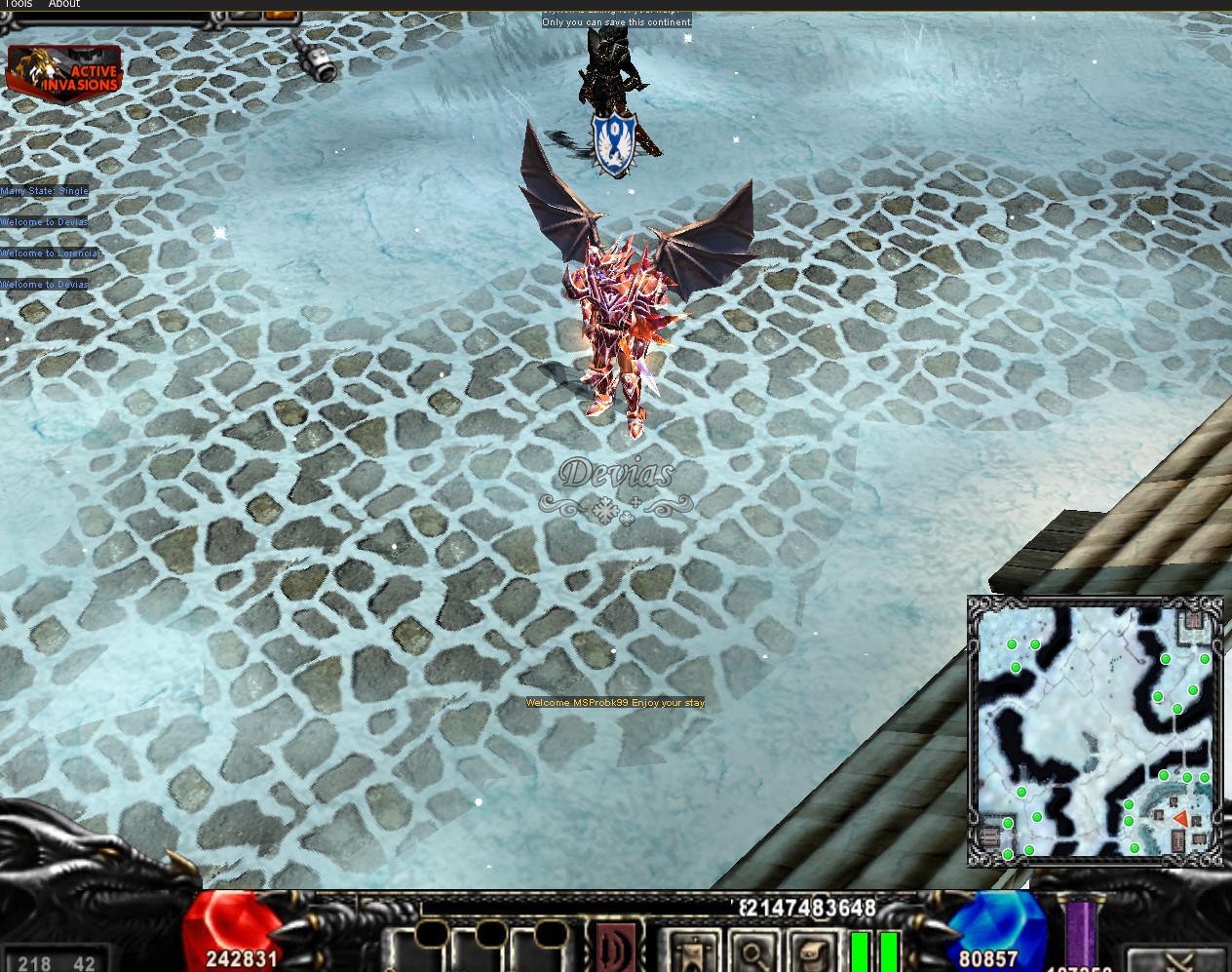
Task: Open the Tools menu
Action: point(19,4)
